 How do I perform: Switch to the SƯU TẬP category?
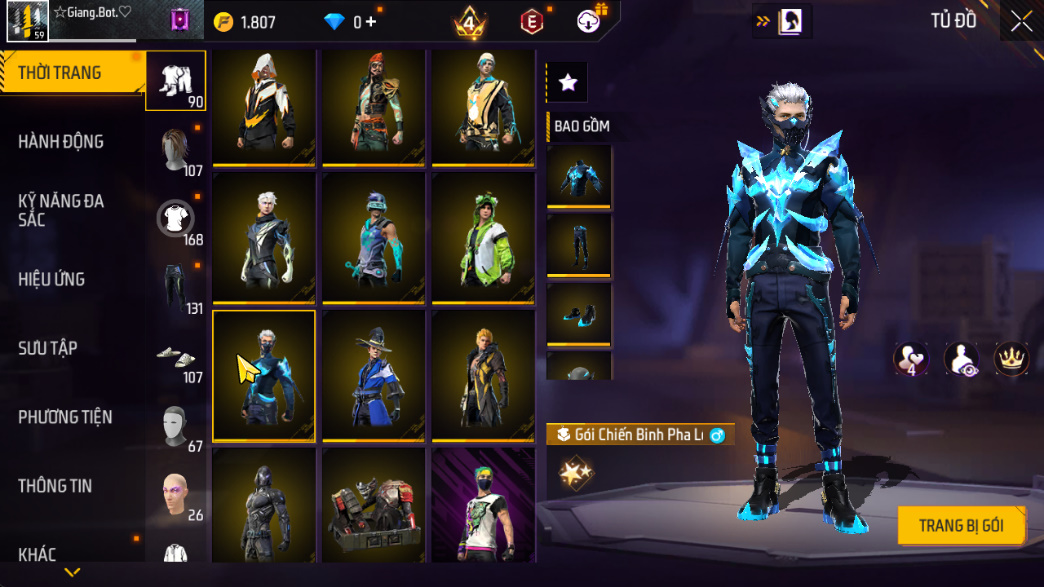tap(48, 348)
